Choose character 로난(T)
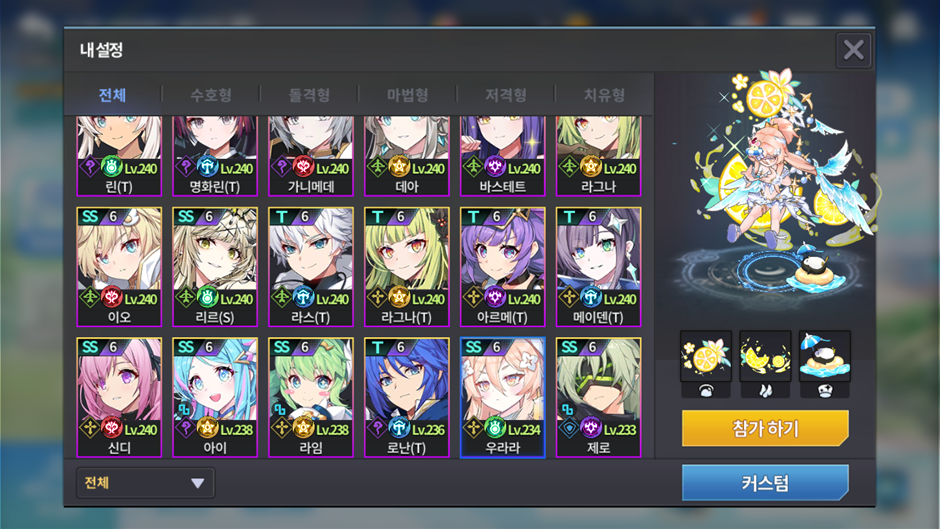This screenshot has height=529, width=940. [407, 397]
